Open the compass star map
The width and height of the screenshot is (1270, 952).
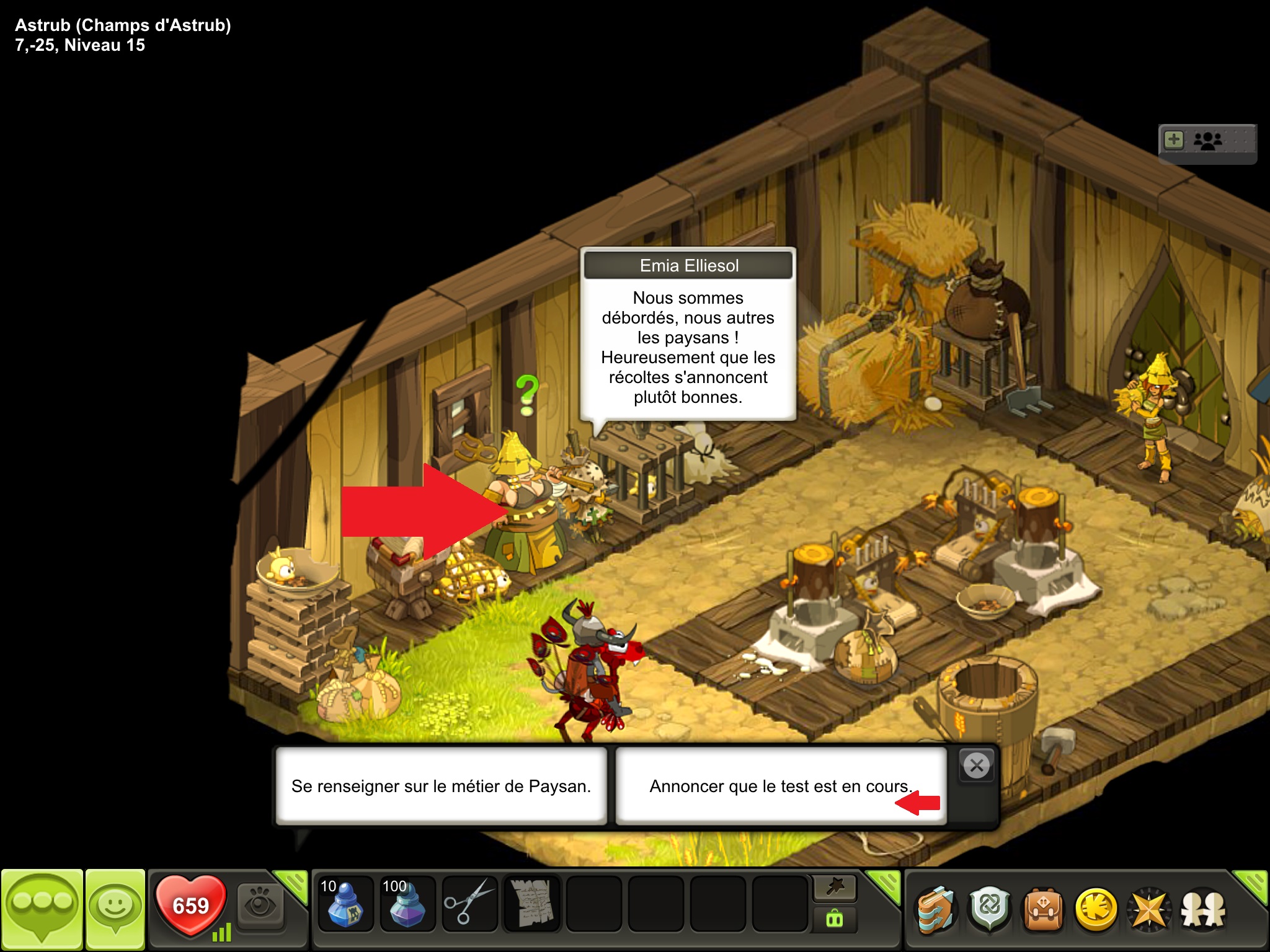click(1149, 909)
